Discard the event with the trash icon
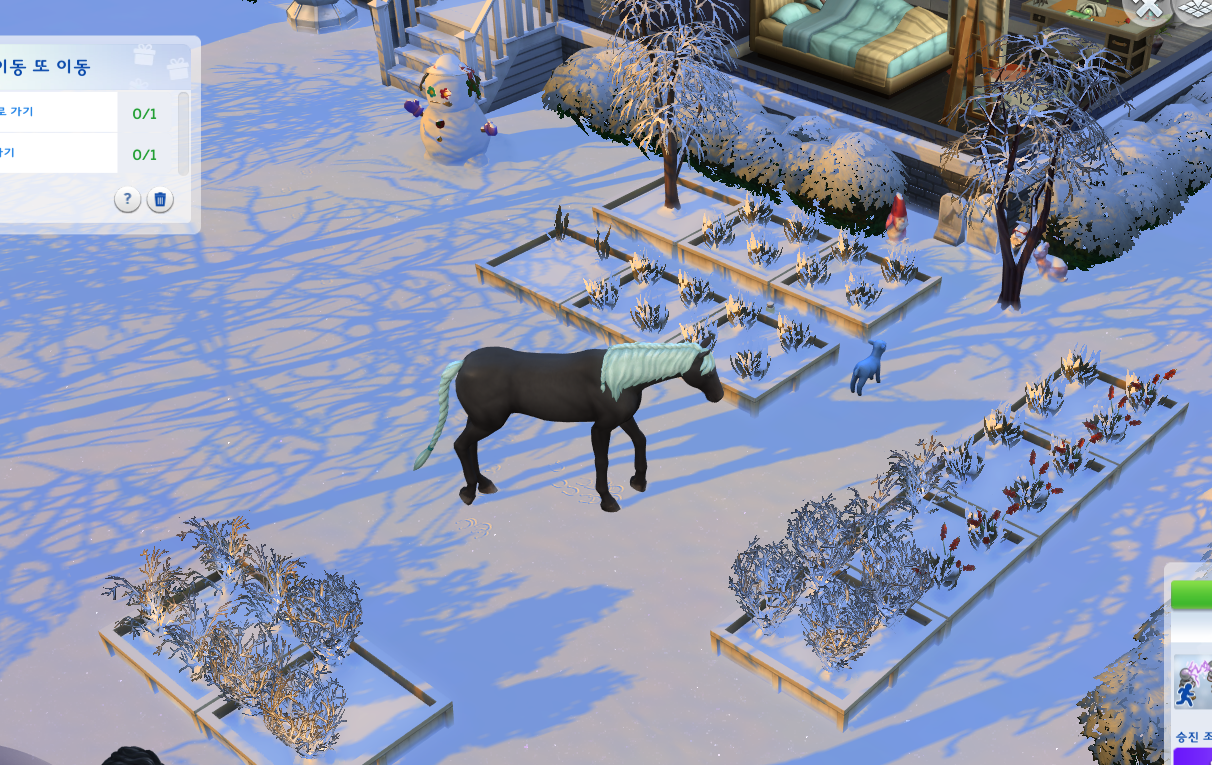The height and width of the screenshot is (765, 1212). pos(160,200)
